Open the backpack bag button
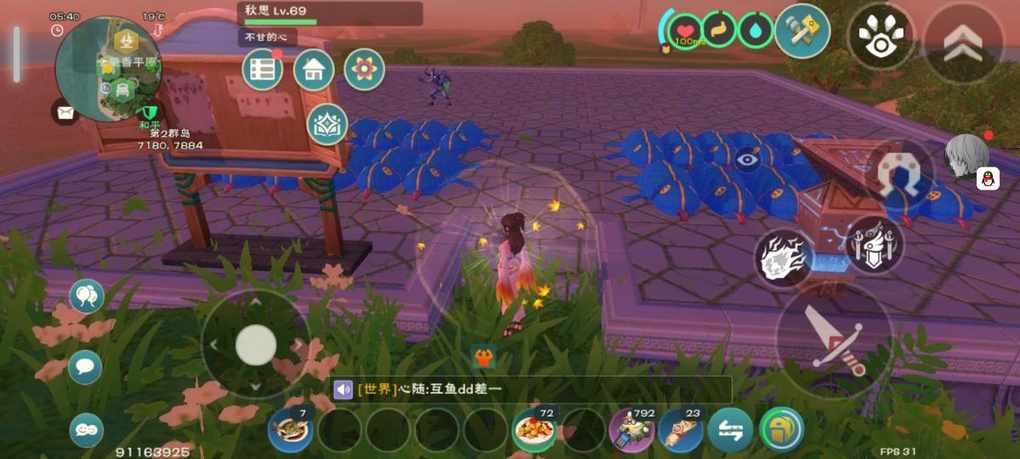Viewport: 1020px width, 459px height. 782,431
